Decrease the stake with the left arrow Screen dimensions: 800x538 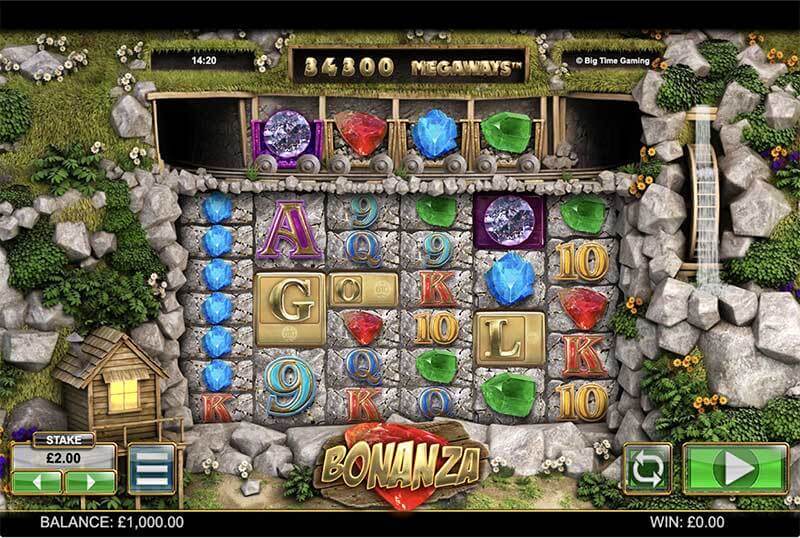tap(37, 481)
